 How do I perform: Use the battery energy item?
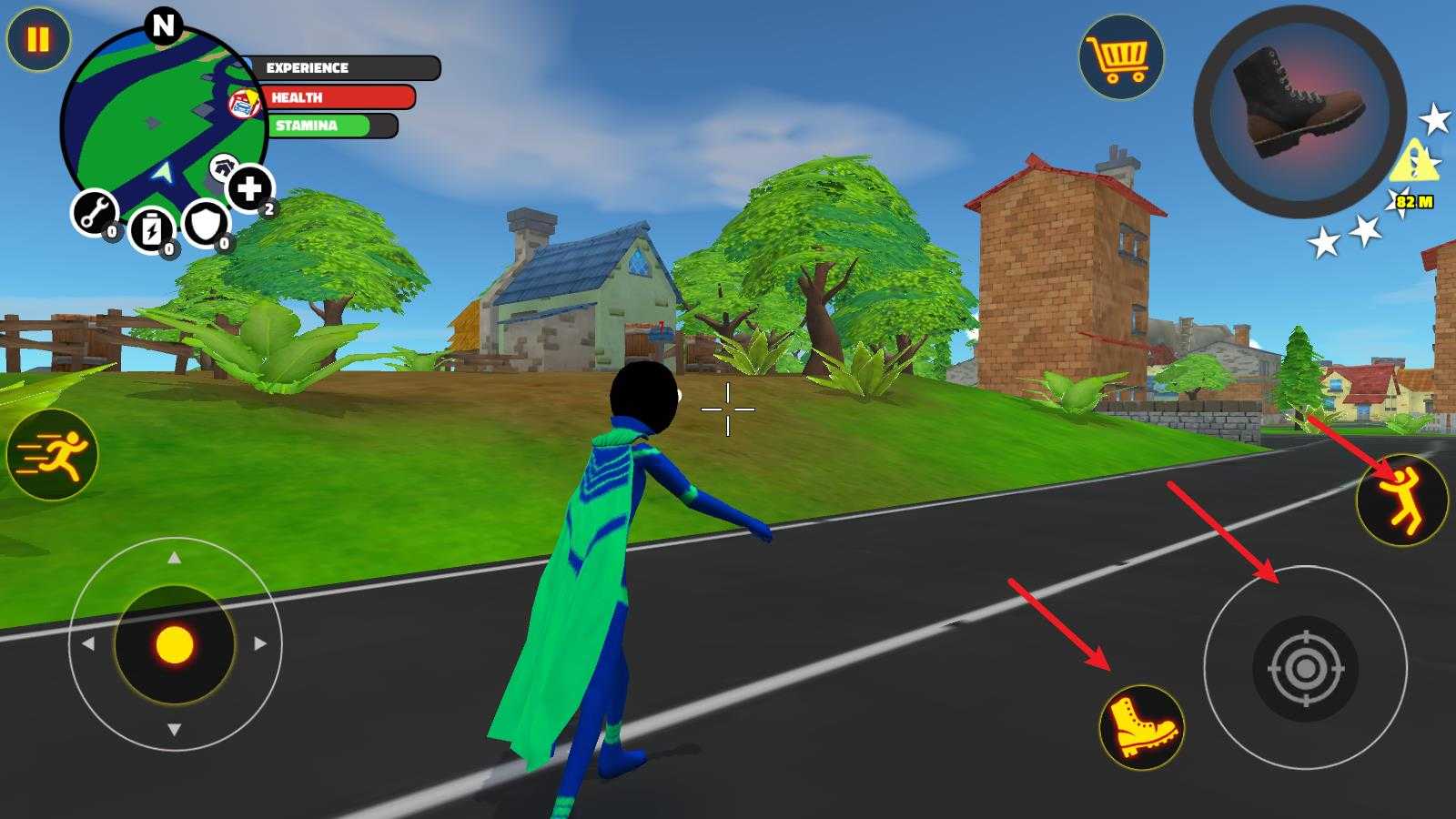(x=151, y=228)
